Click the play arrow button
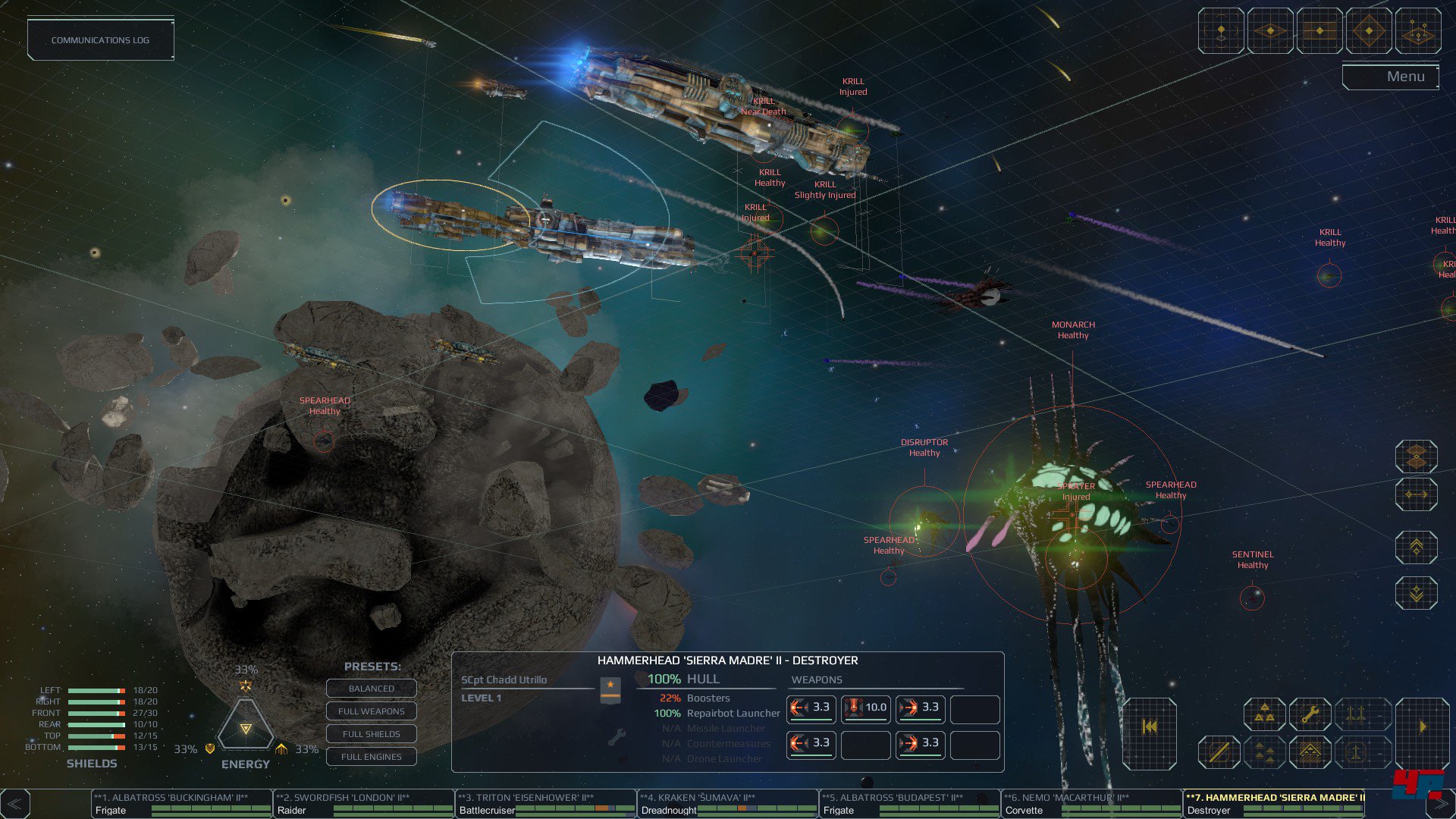The height and width of the screenshot is (819, 1456). coord(1423,727)
